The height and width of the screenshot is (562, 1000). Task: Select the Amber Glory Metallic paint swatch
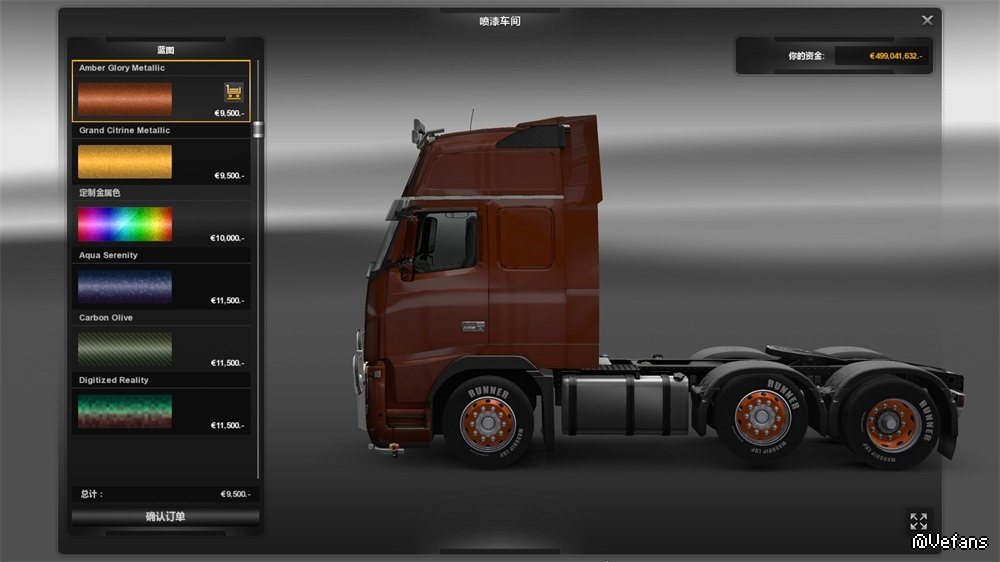(125, 99)
